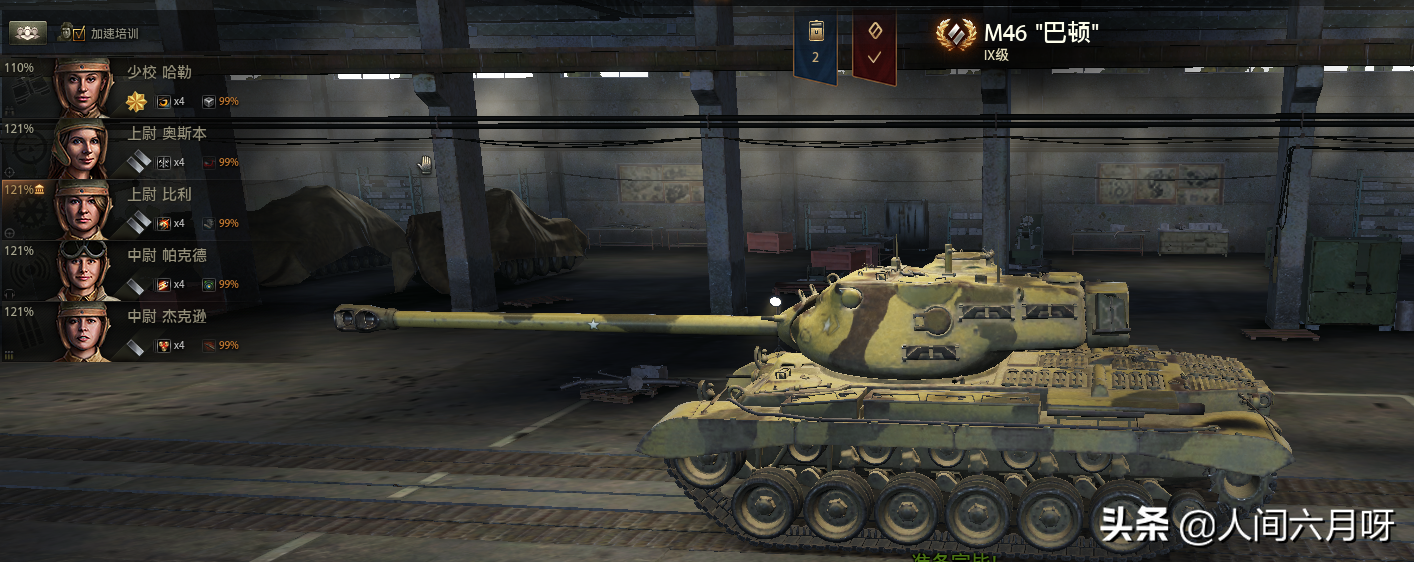View 帕克德's skill icon beside x4
This screenshot has height=562, width=1414.
tap(164, 285)
